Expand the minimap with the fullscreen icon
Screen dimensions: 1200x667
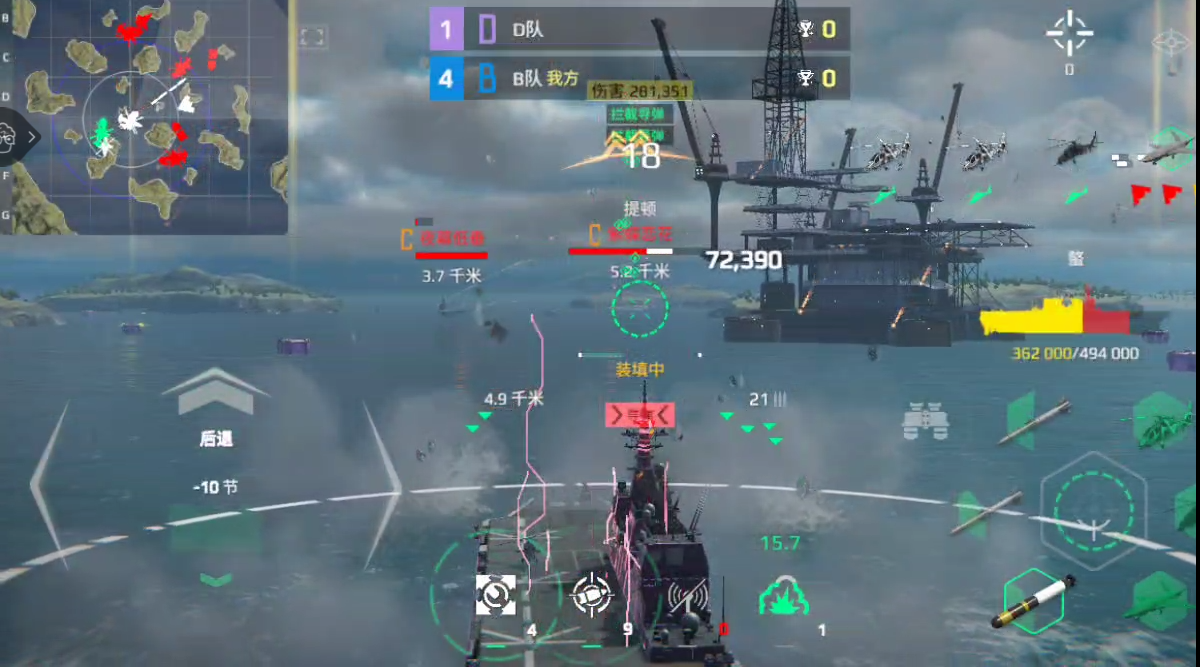[x=312, y=38]
